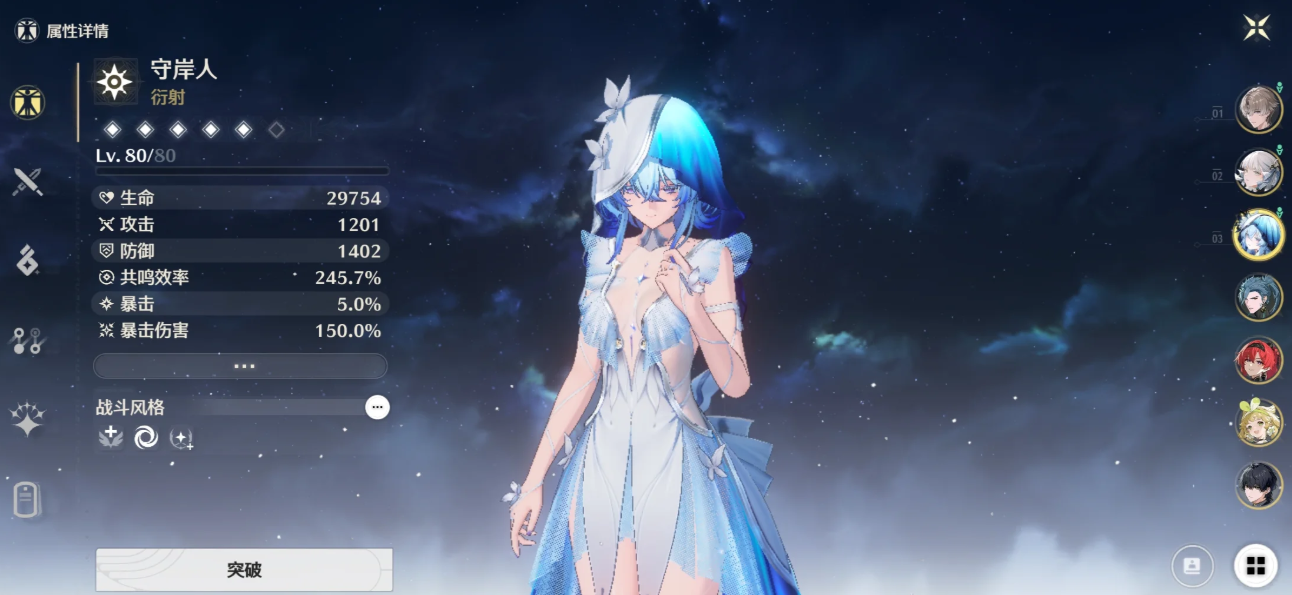Choose the white-haired character in slot 02
1292x595 pixels.
(x=1259, y=172)
